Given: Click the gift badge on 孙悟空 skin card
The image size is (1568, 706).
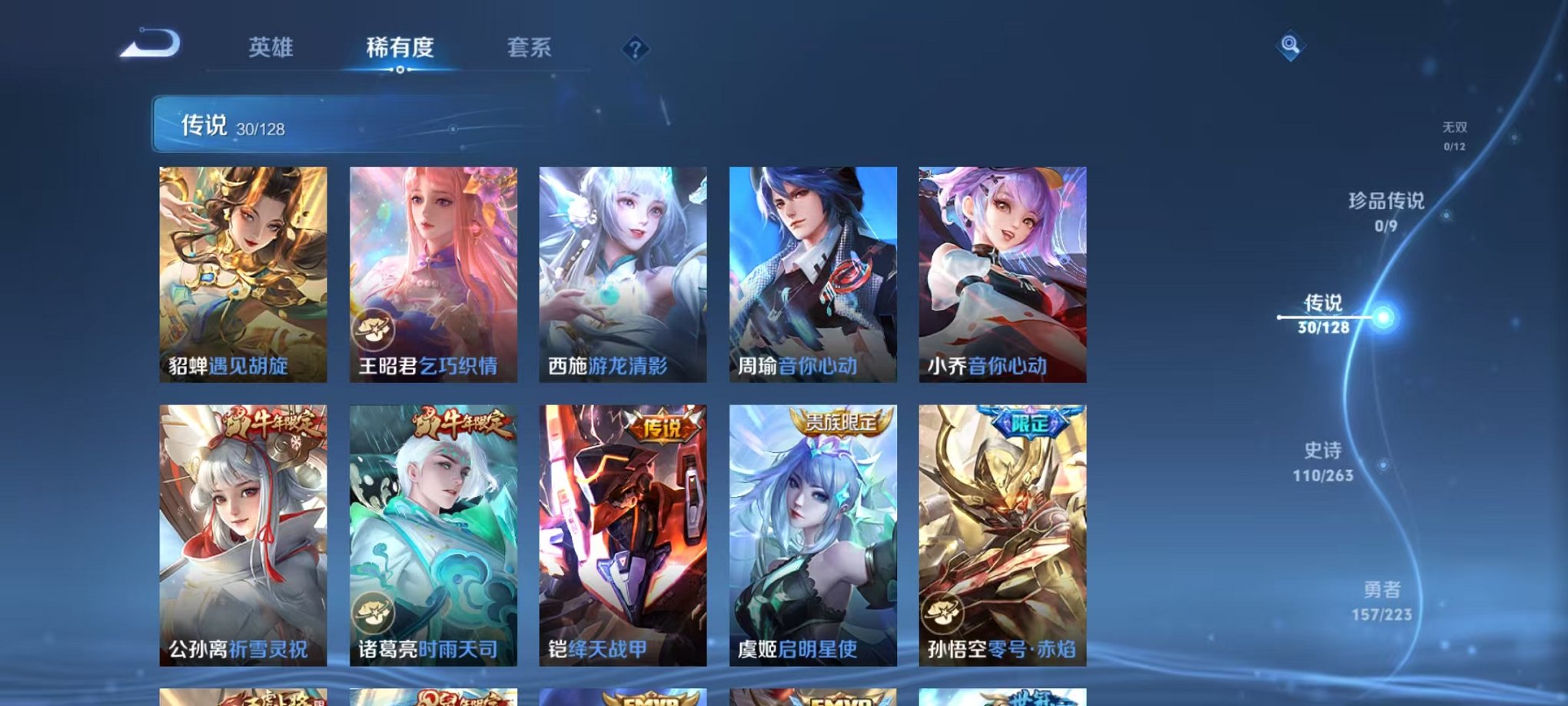Looking at the screenshot, I should pos(943,611).
